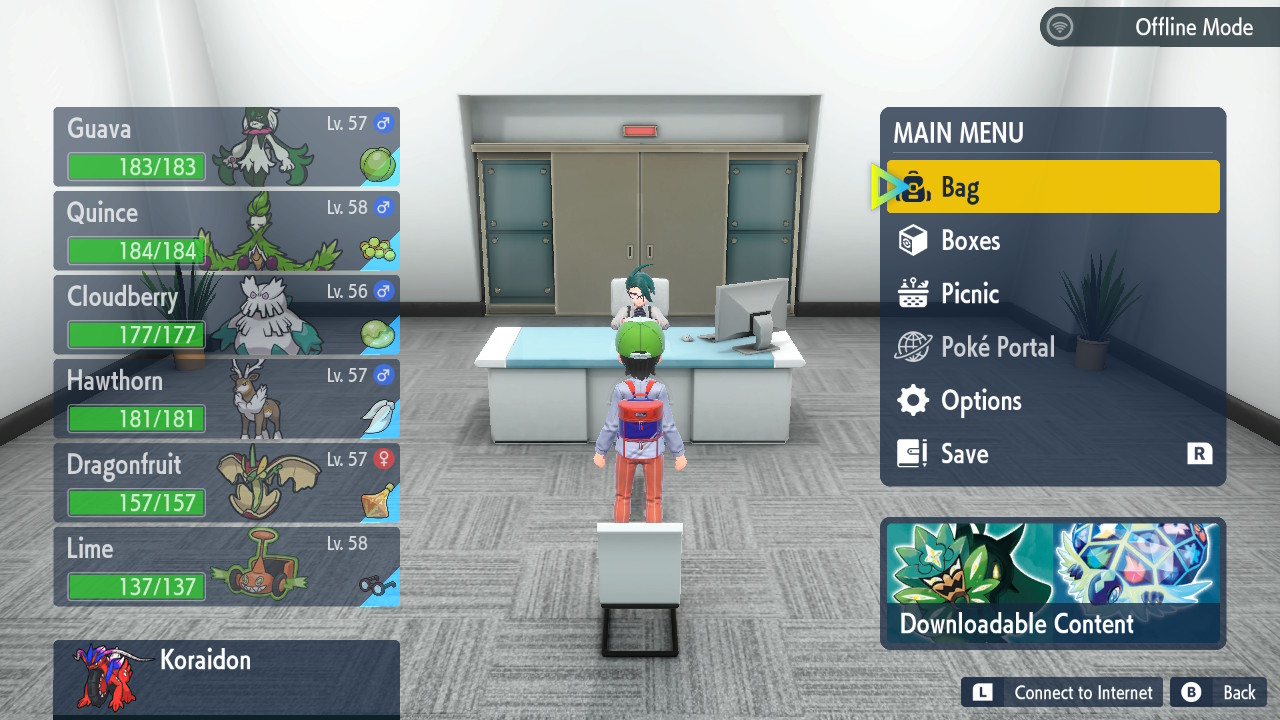The image size is (1280, 720).
Task: Save the game from main menu
Action: point(1052,453)
